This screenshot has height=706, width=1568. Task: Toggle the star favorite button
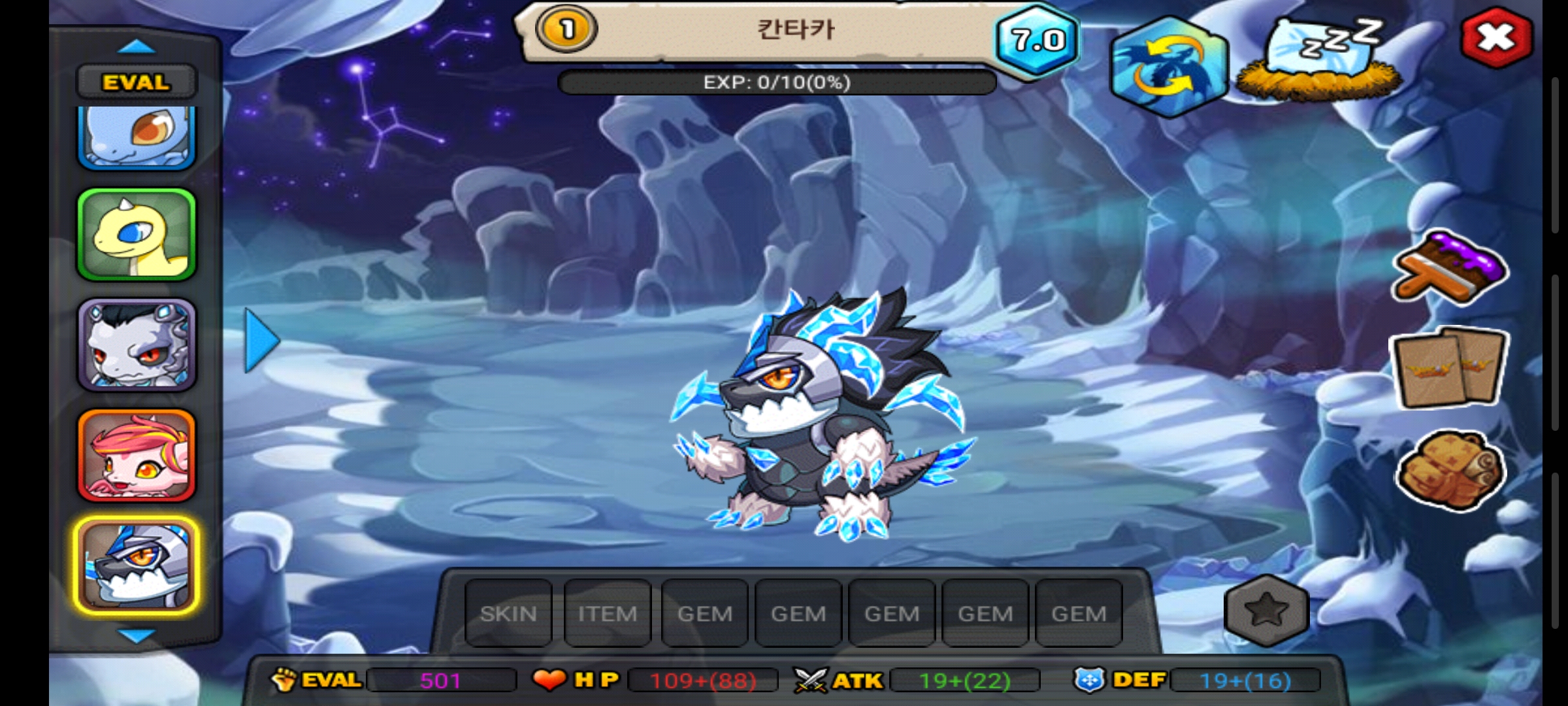pos(1266,611)
